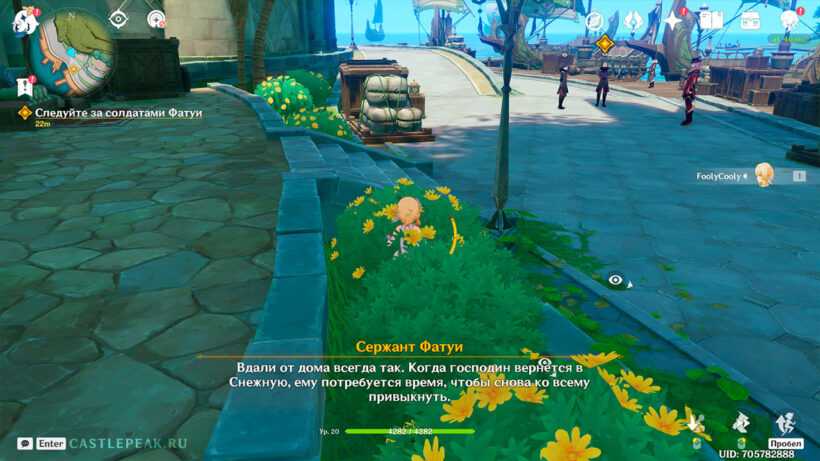Open the chat speech bubble icon
820x461 pixels.
25,443
